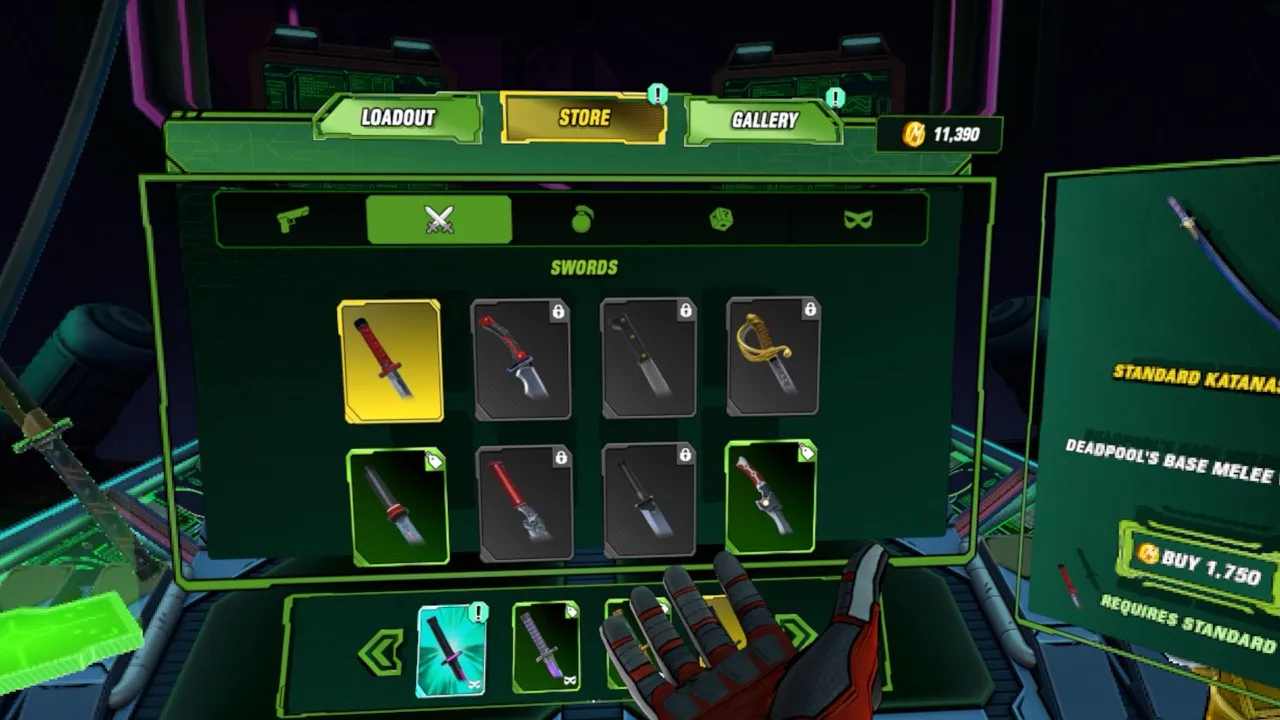Open the mask category
The height and width of the screenshot is (720, 1280).
pyautogui.click(x=857, y=219)
